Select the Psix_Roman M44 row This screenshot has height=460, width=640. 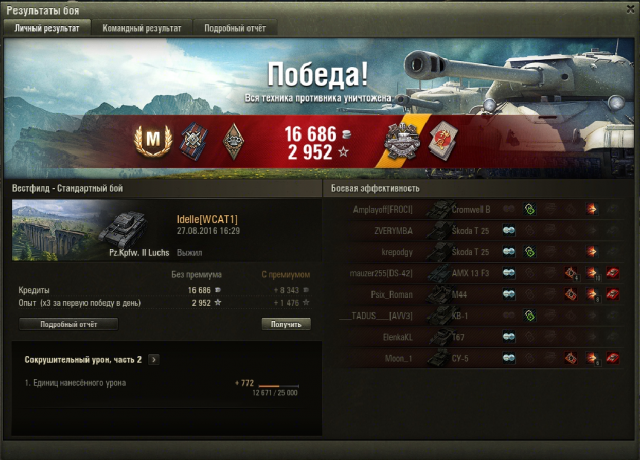click(x=476, y=294)
